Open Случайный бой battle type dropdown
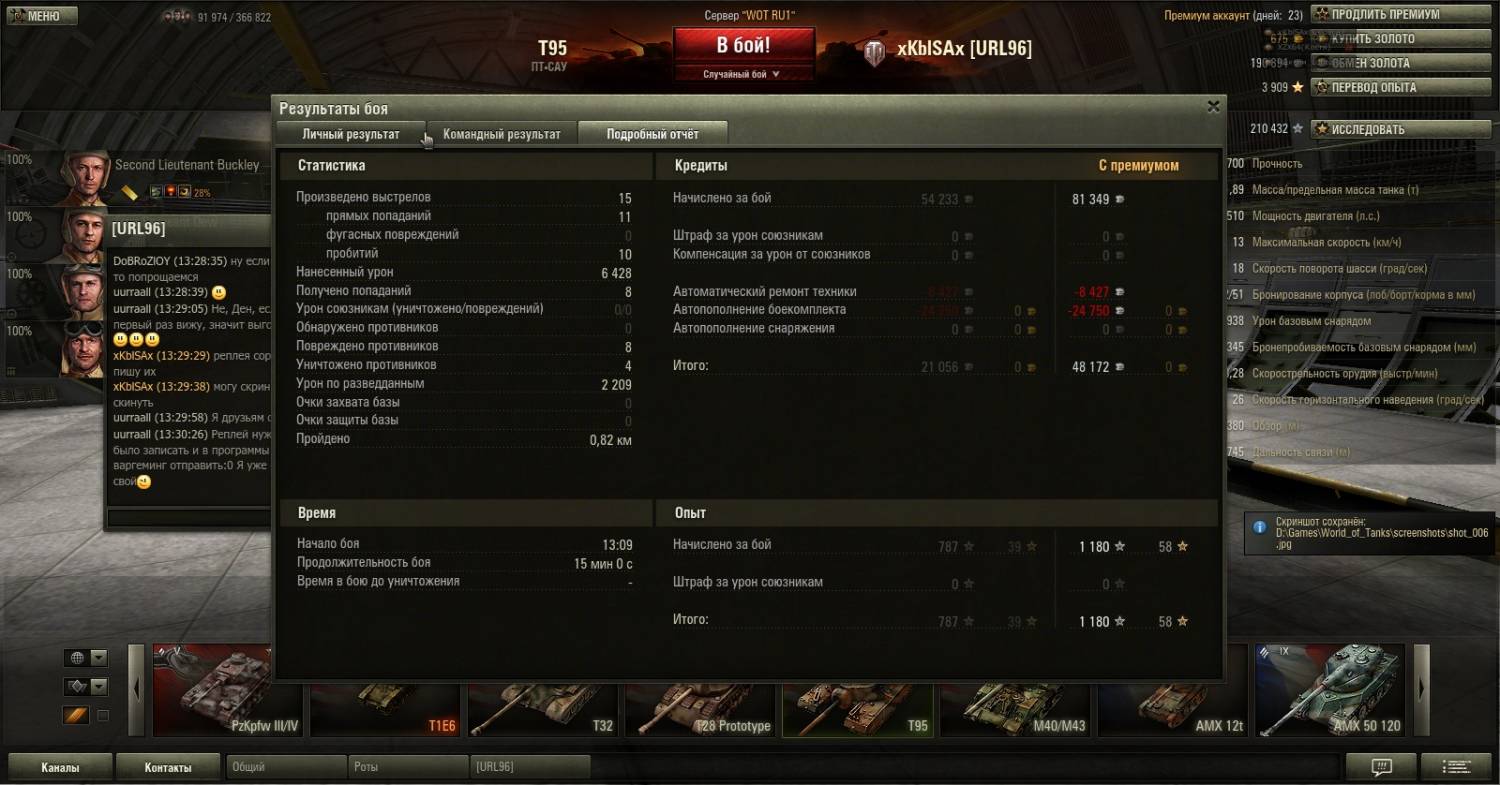The width and height of the screenshot is (1500, 785). (x=743, y=74)
